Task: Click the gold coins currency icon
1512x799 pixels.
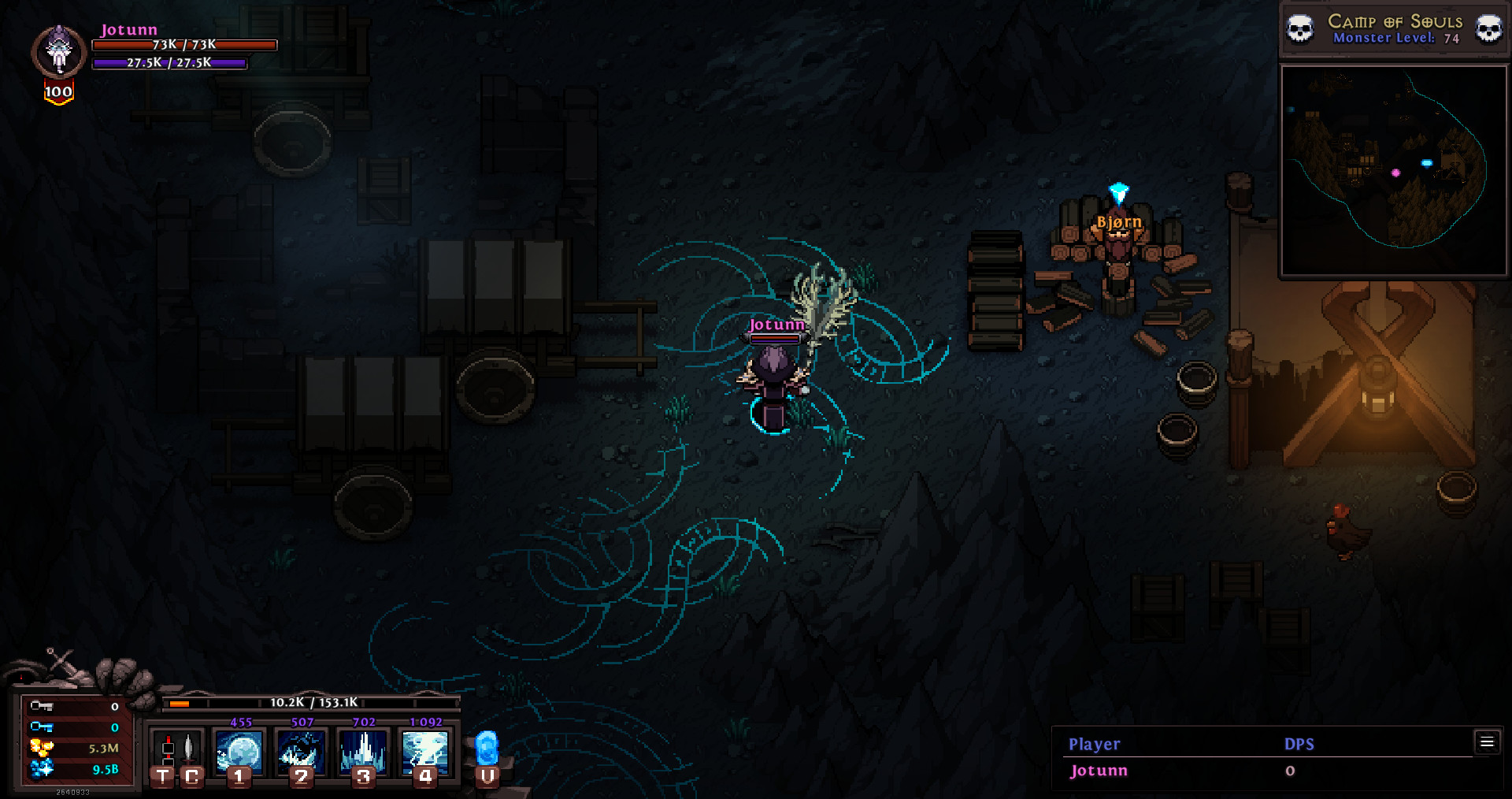Action: 42,747
